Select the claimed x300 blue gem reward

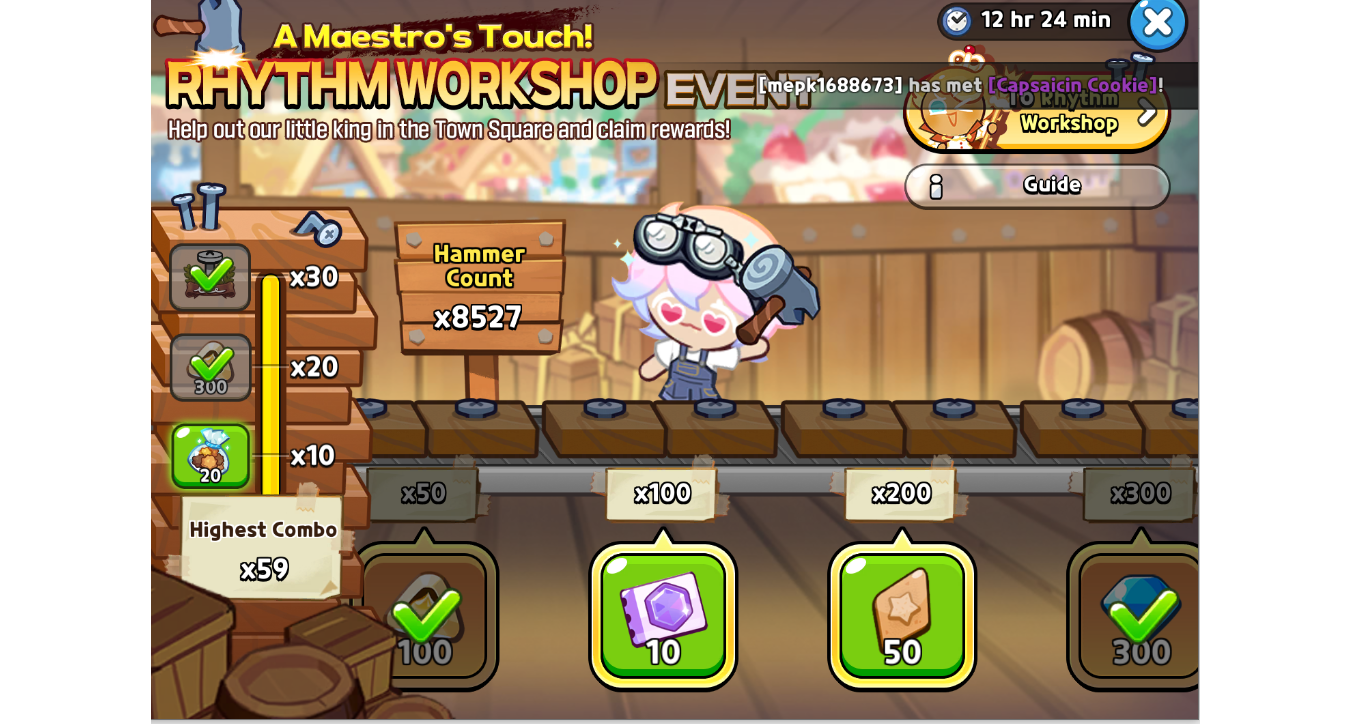(1140, 616)
